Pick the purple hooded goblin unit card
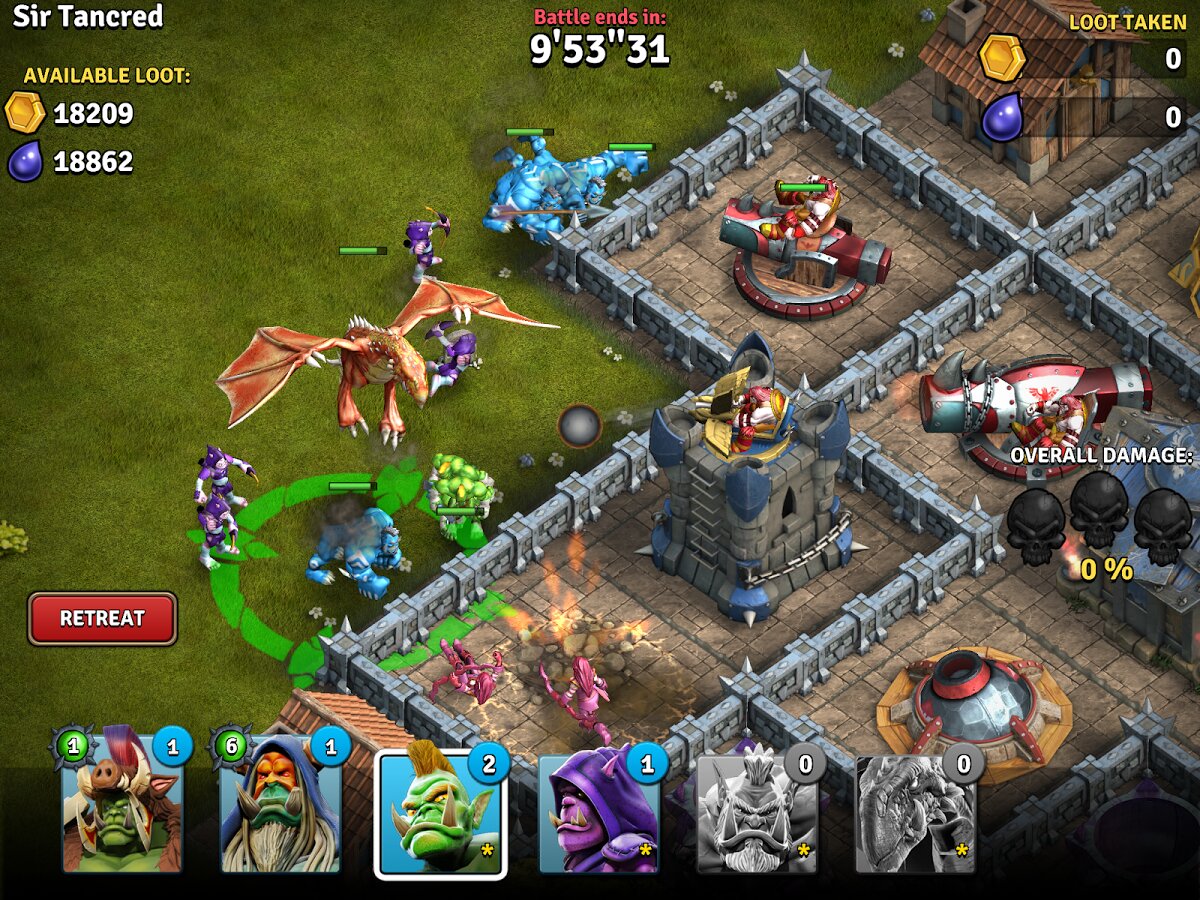This screenshot has width=1200, height=900. 599,812
